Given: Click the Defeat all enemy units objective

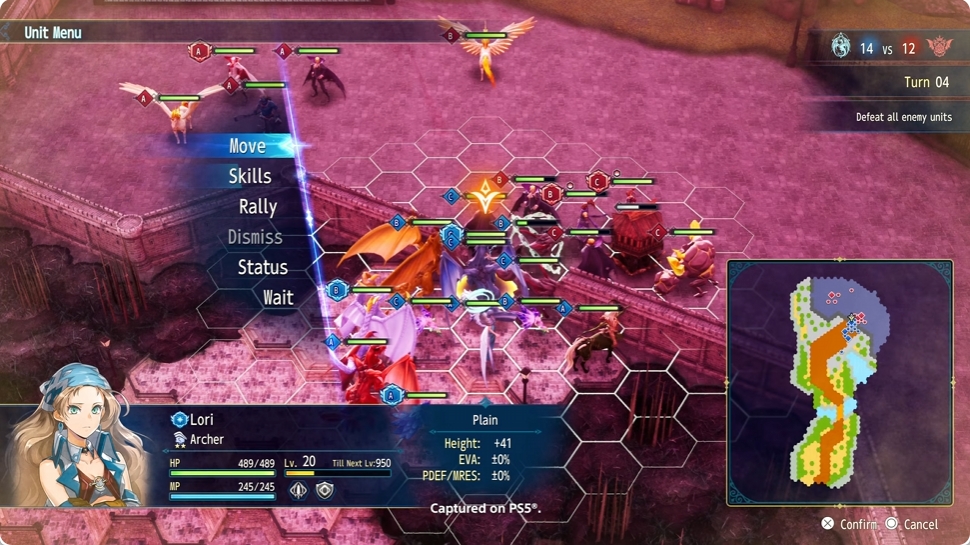Looking at the screenshot, I should [x=903, y=117].
